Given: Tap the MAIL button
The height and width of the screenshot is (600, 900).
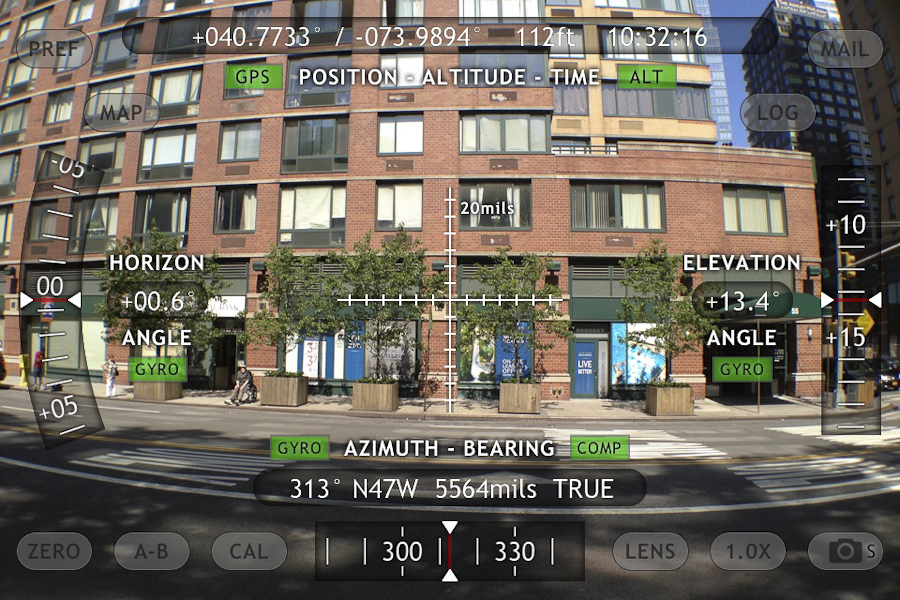Looking at the screenshot, I should pos(845,48).
